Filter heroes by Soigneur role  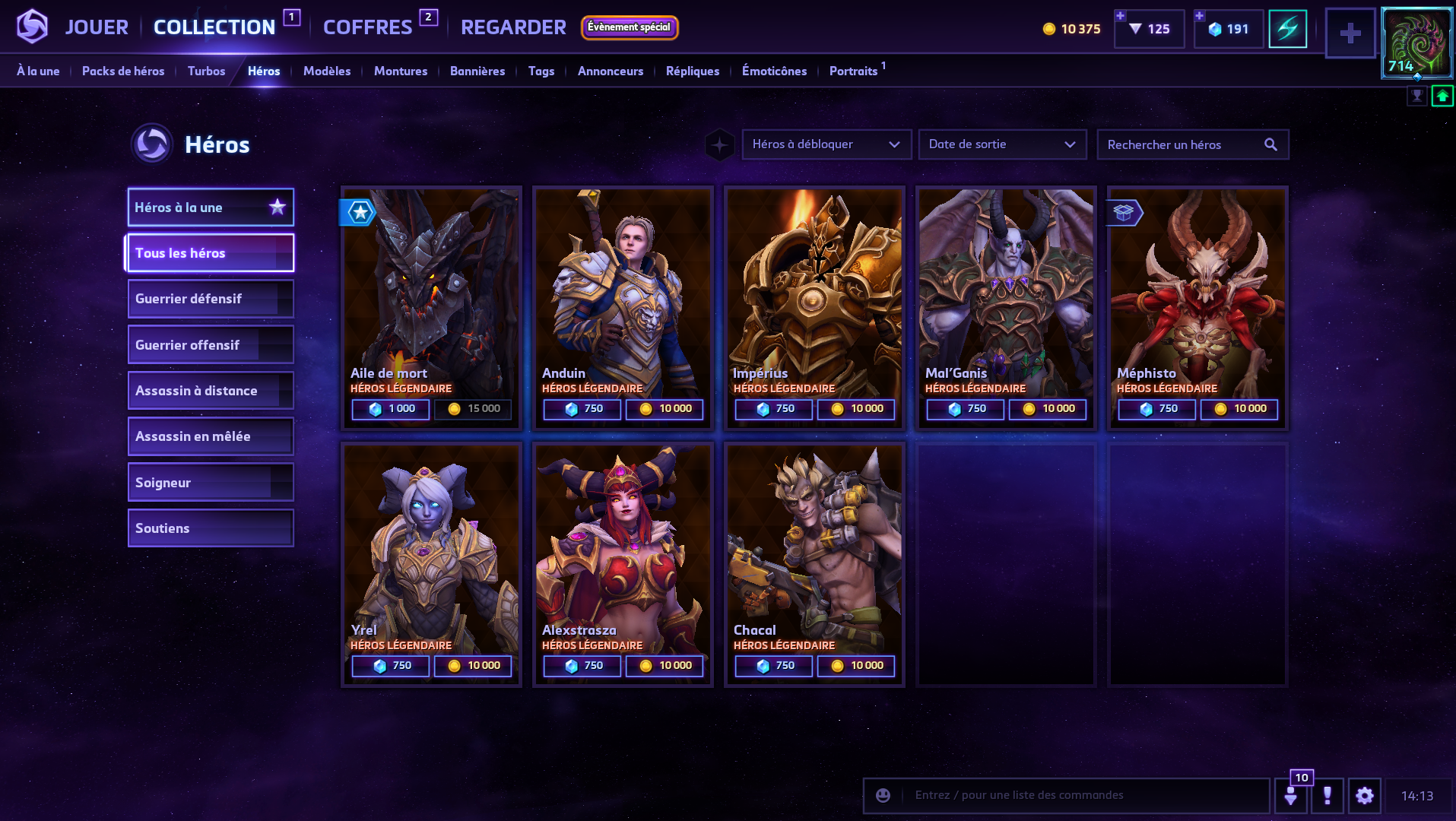(211, 483)
